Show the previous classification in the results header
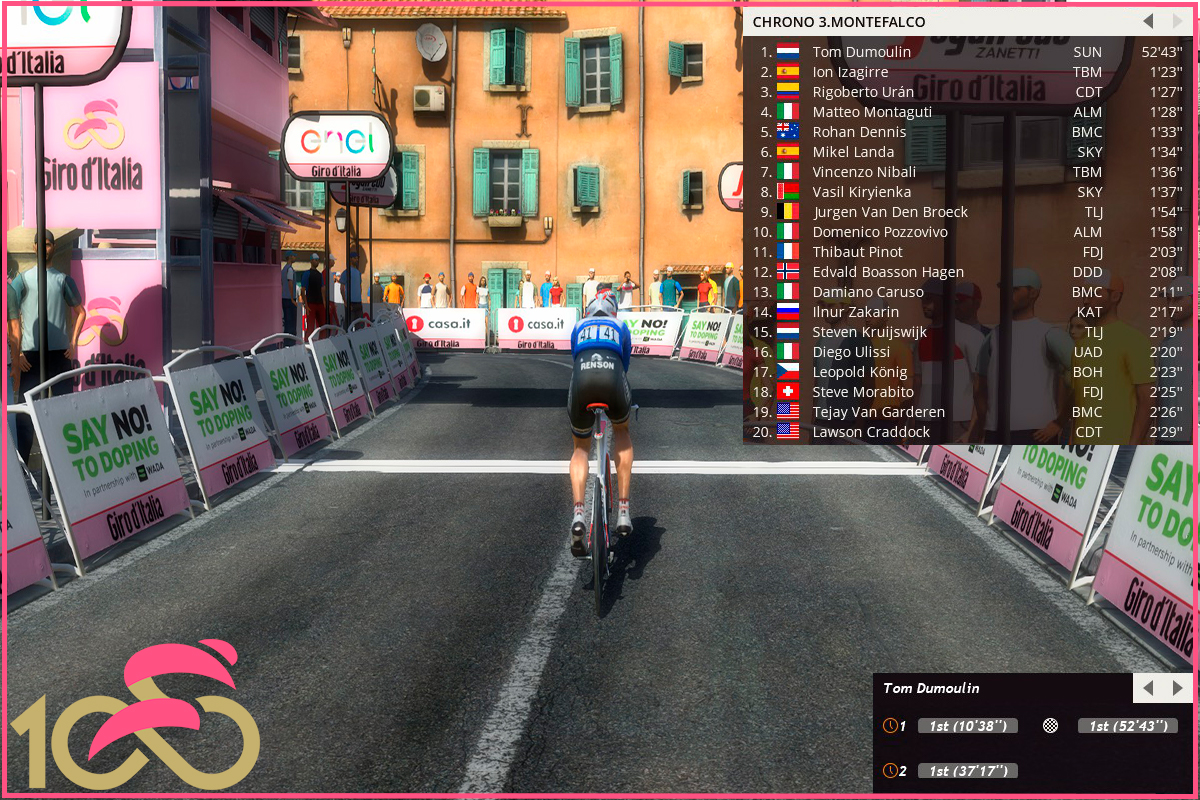1200x800 pixels. coord(1148,21)
